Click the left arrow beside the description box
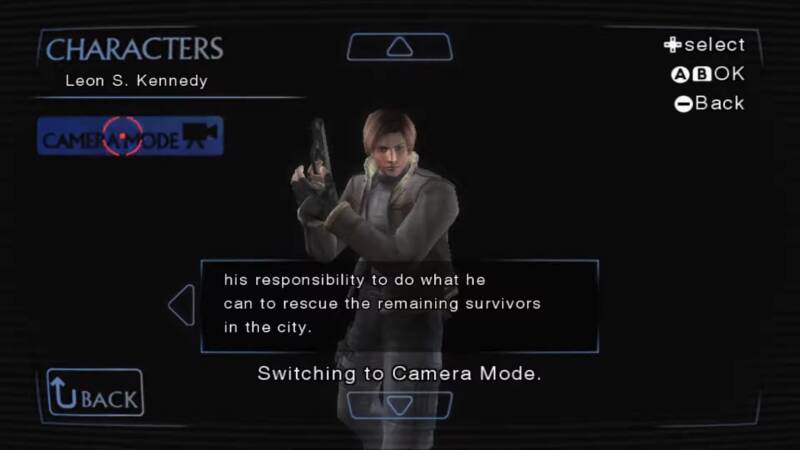The height and width of the screenshot is (450, 800). tap(182, 305)
